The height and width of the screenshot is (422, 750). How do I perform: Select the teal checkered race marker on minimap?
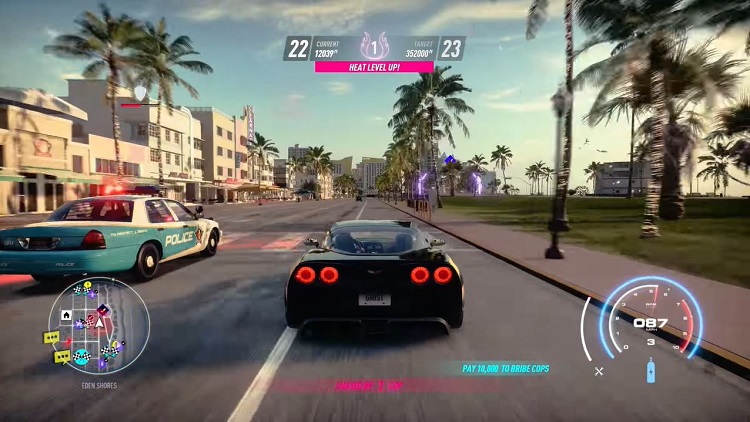point(83,356)
